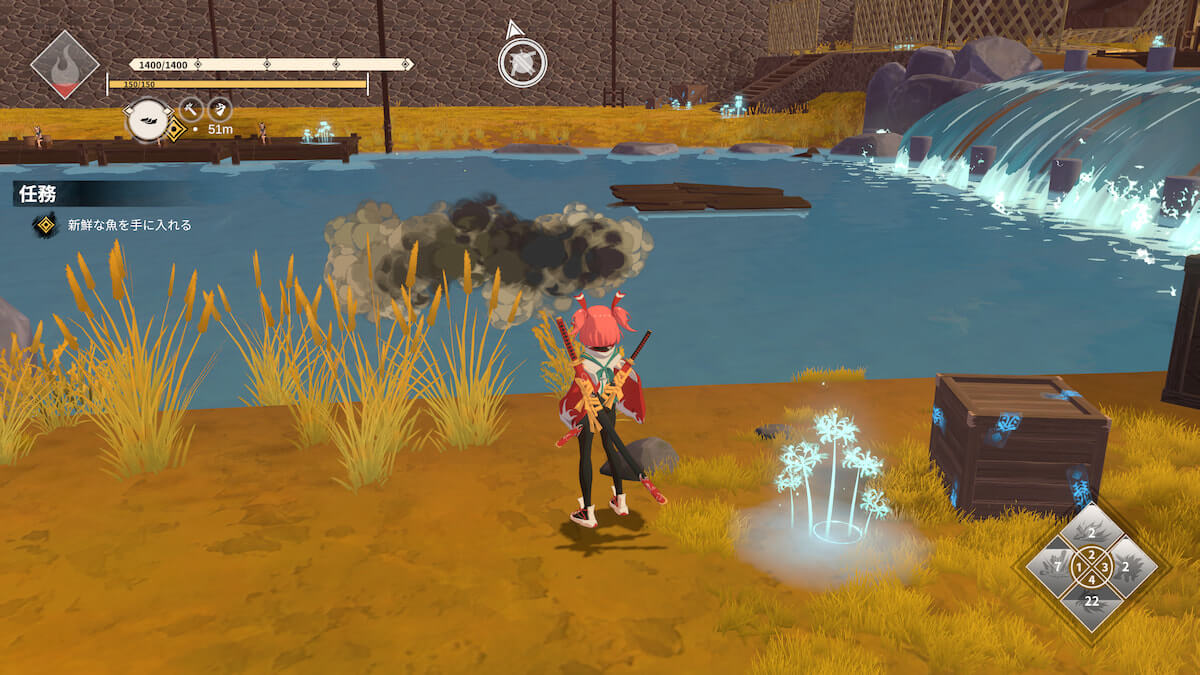Click the flame emblem diamond icon
This screenshot has width=1200, height=675.
tap(64, 64)
